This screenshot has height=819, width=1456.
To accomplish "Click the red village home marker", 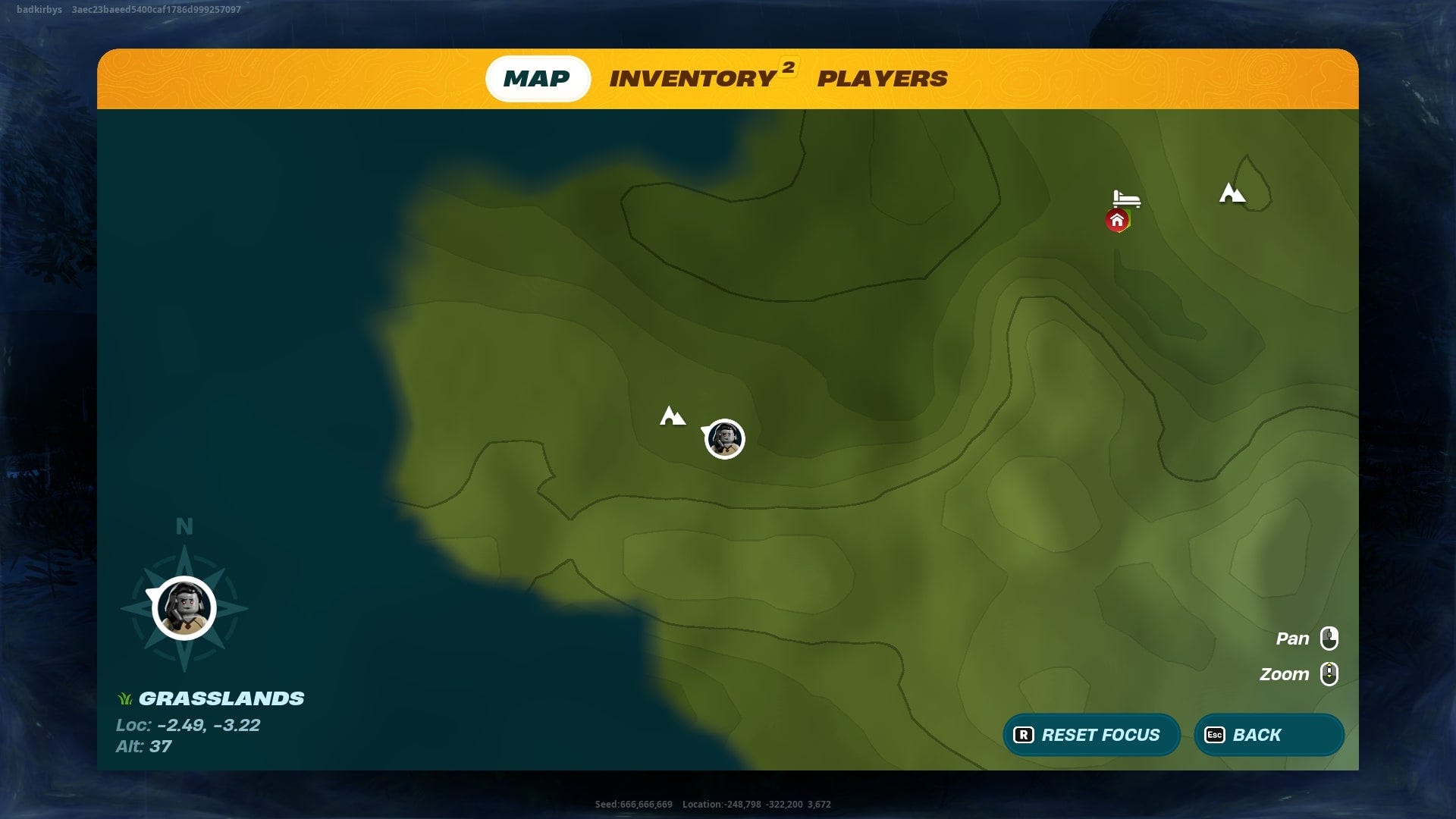I will click(x=1118, y=221).
